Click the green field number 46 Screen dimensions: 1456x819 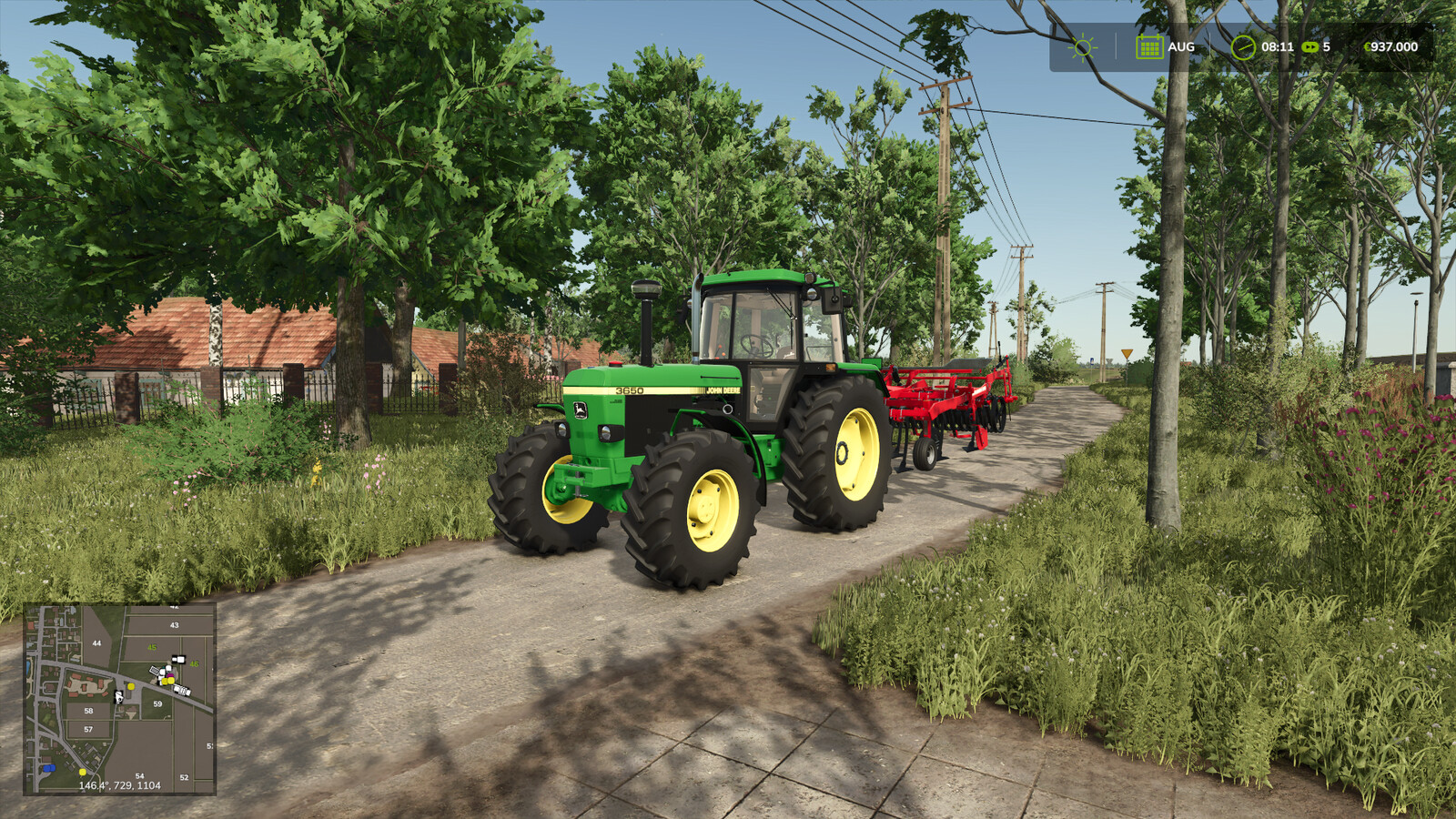[194, 663]
